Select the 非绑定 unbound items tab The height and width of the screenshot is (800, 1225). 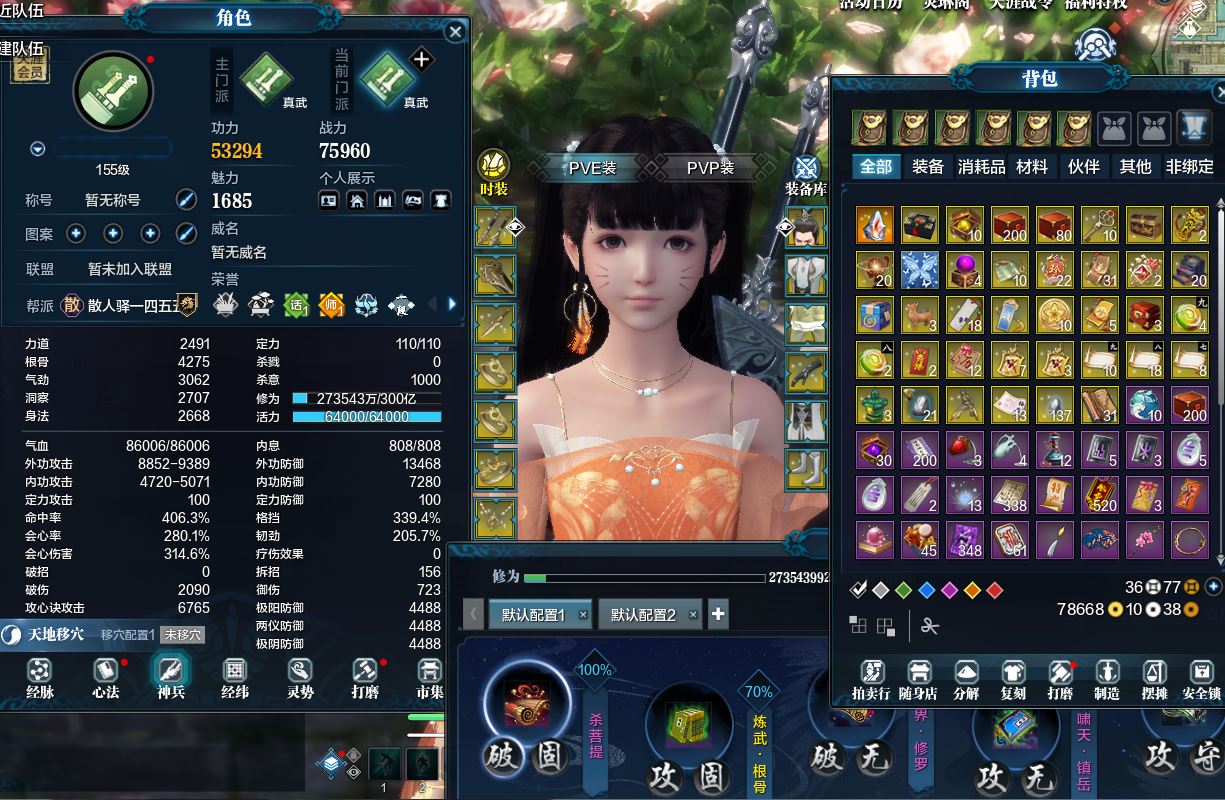[x=1189, y=167]
